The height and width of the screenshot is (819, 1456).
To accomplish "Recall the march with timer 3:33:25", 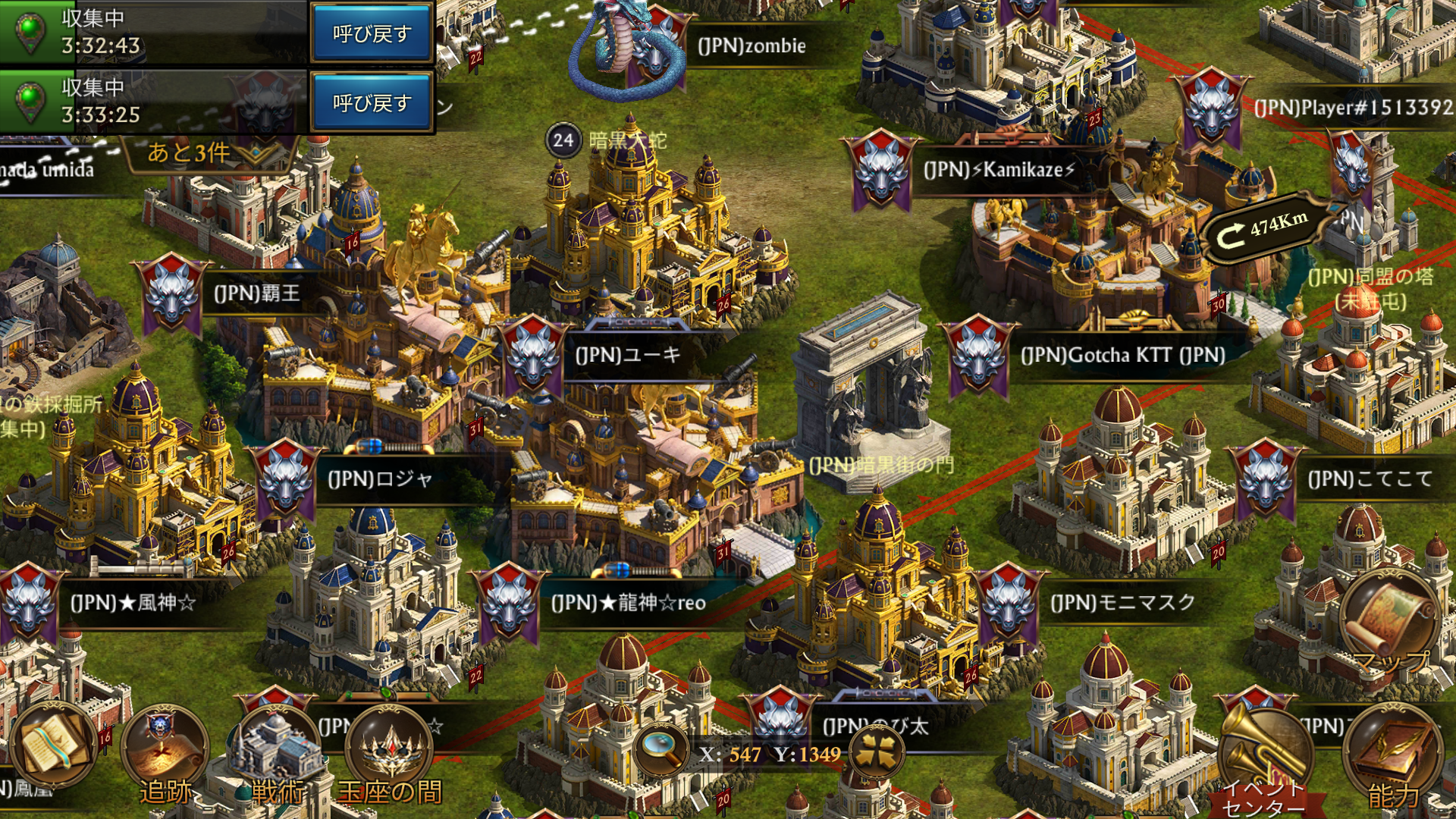I will 372,102.
